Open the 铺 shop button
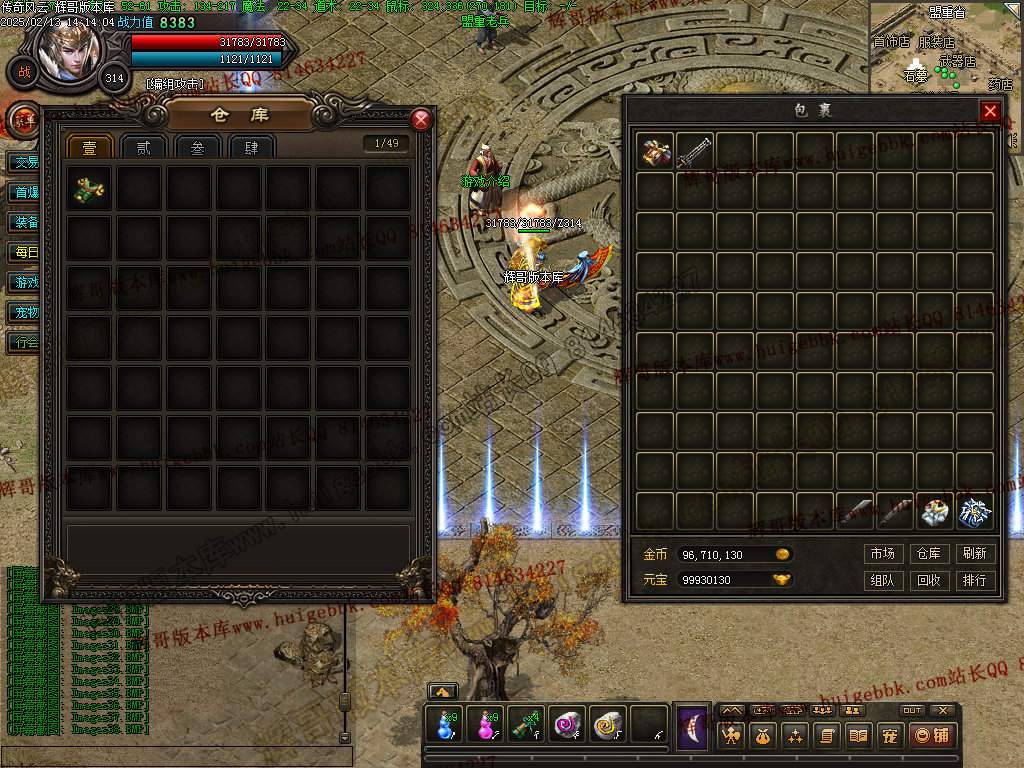 [932, 737]
